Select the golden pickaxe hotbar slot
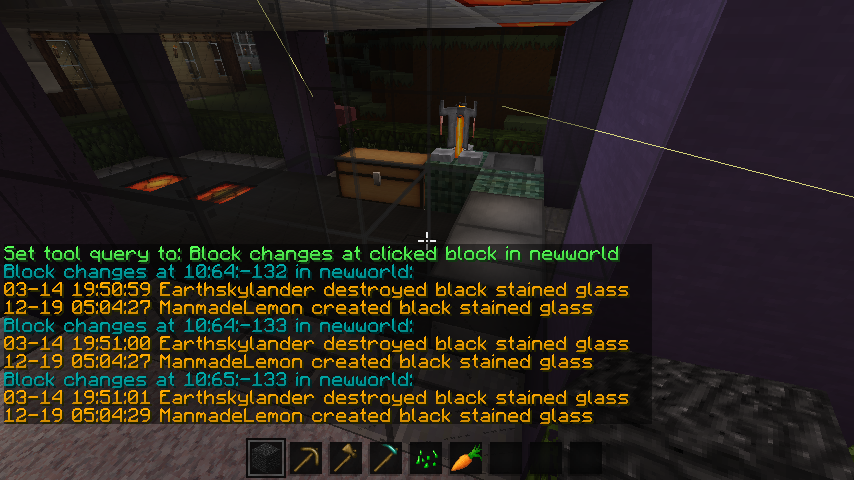 pos(306,458)
